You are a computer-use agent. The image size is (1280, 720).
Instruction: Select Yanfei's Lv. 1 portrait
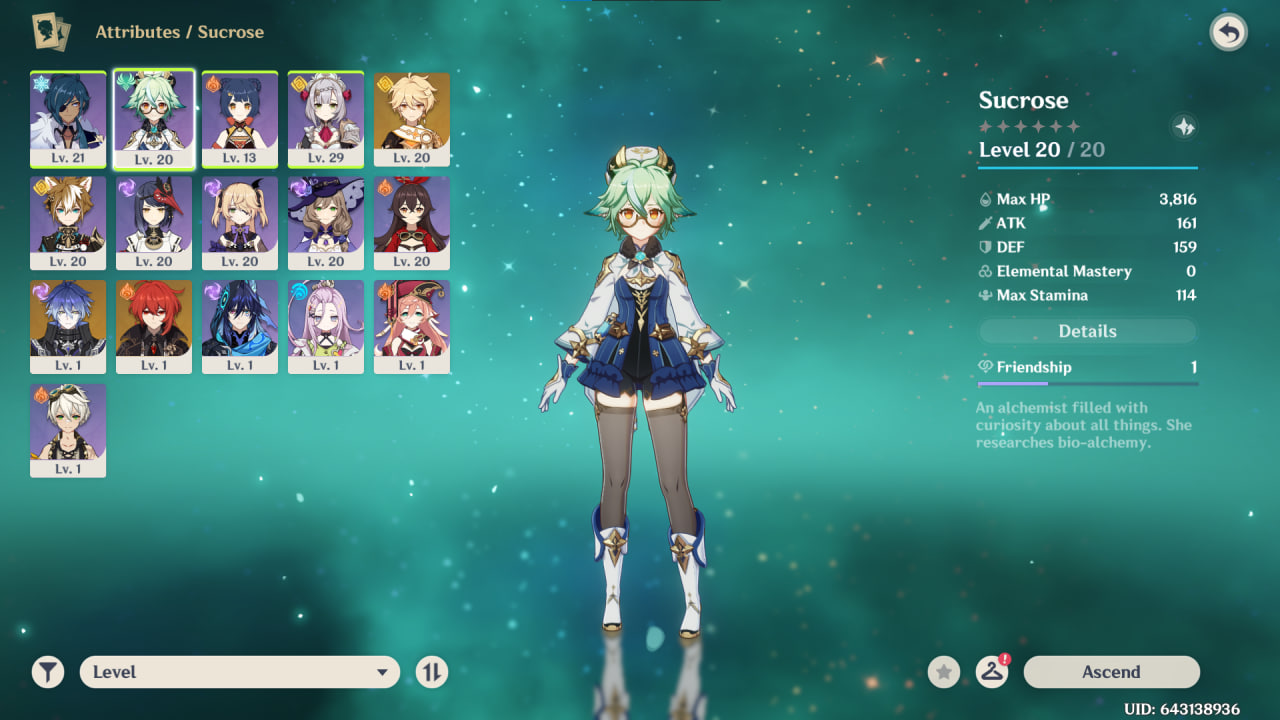[412, 326]
